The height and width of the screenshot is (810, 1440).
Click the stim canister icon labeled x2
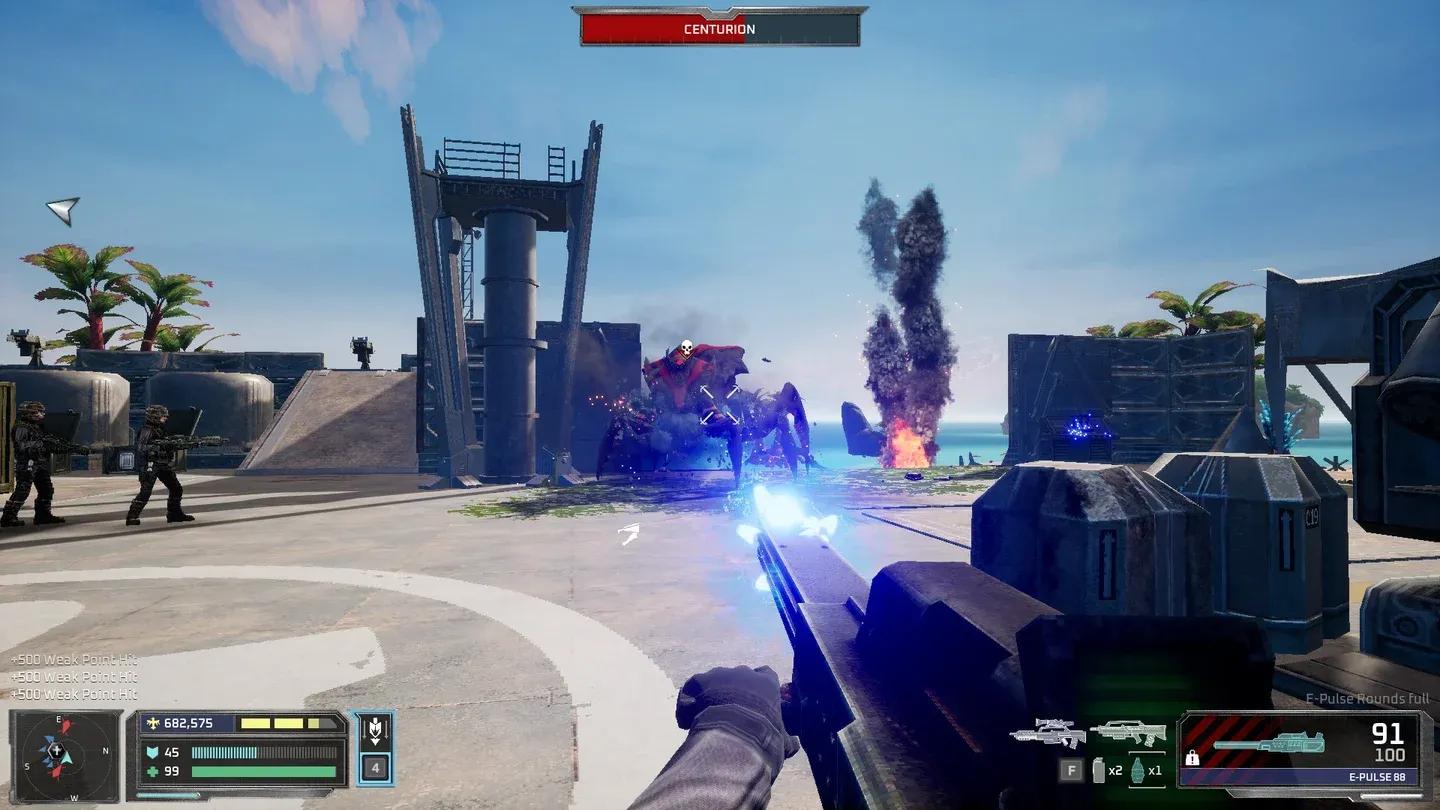[1099, 770]
